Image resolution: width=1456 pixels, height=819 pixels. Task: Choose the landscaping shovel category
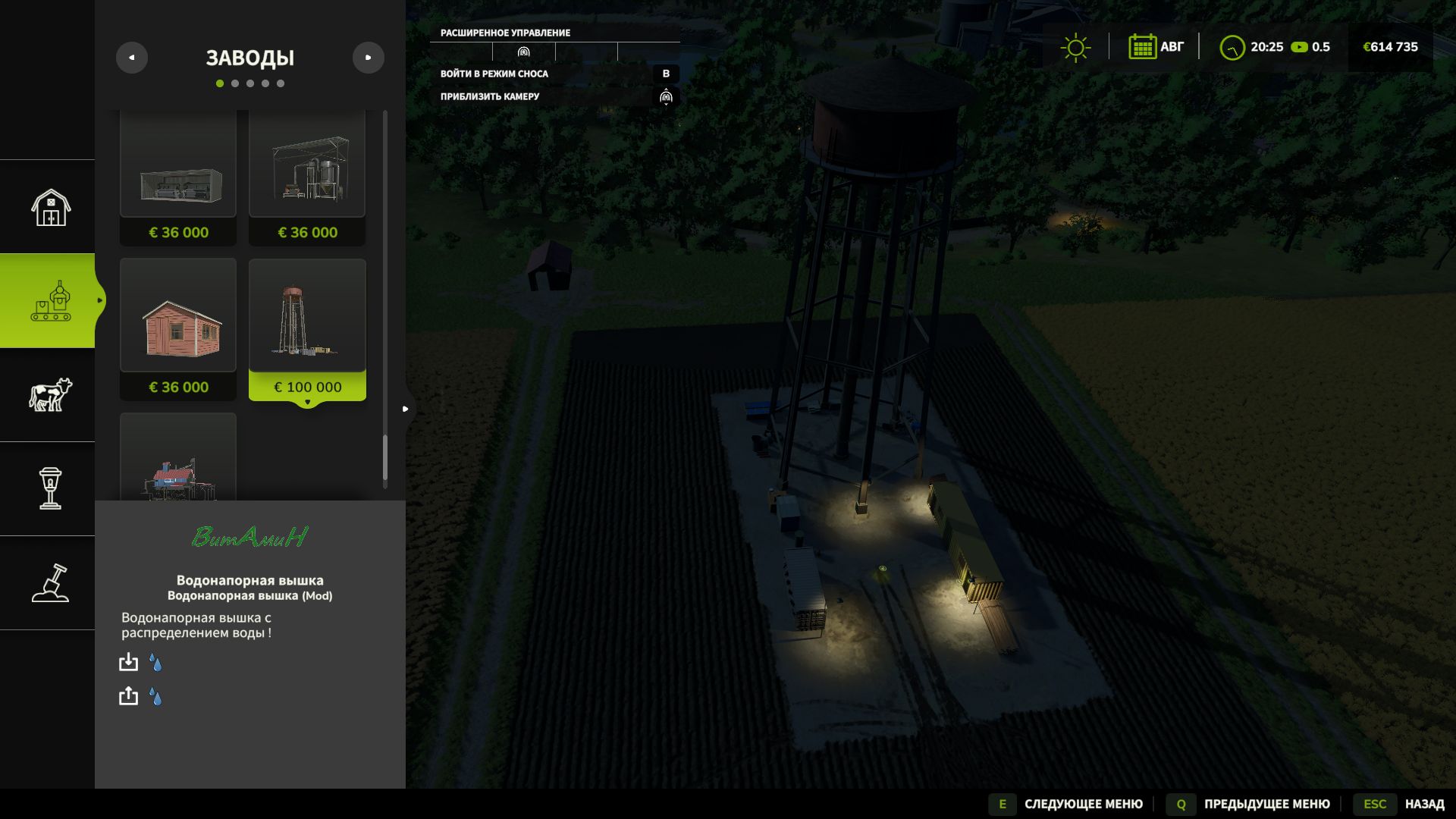tap(50, 583)
